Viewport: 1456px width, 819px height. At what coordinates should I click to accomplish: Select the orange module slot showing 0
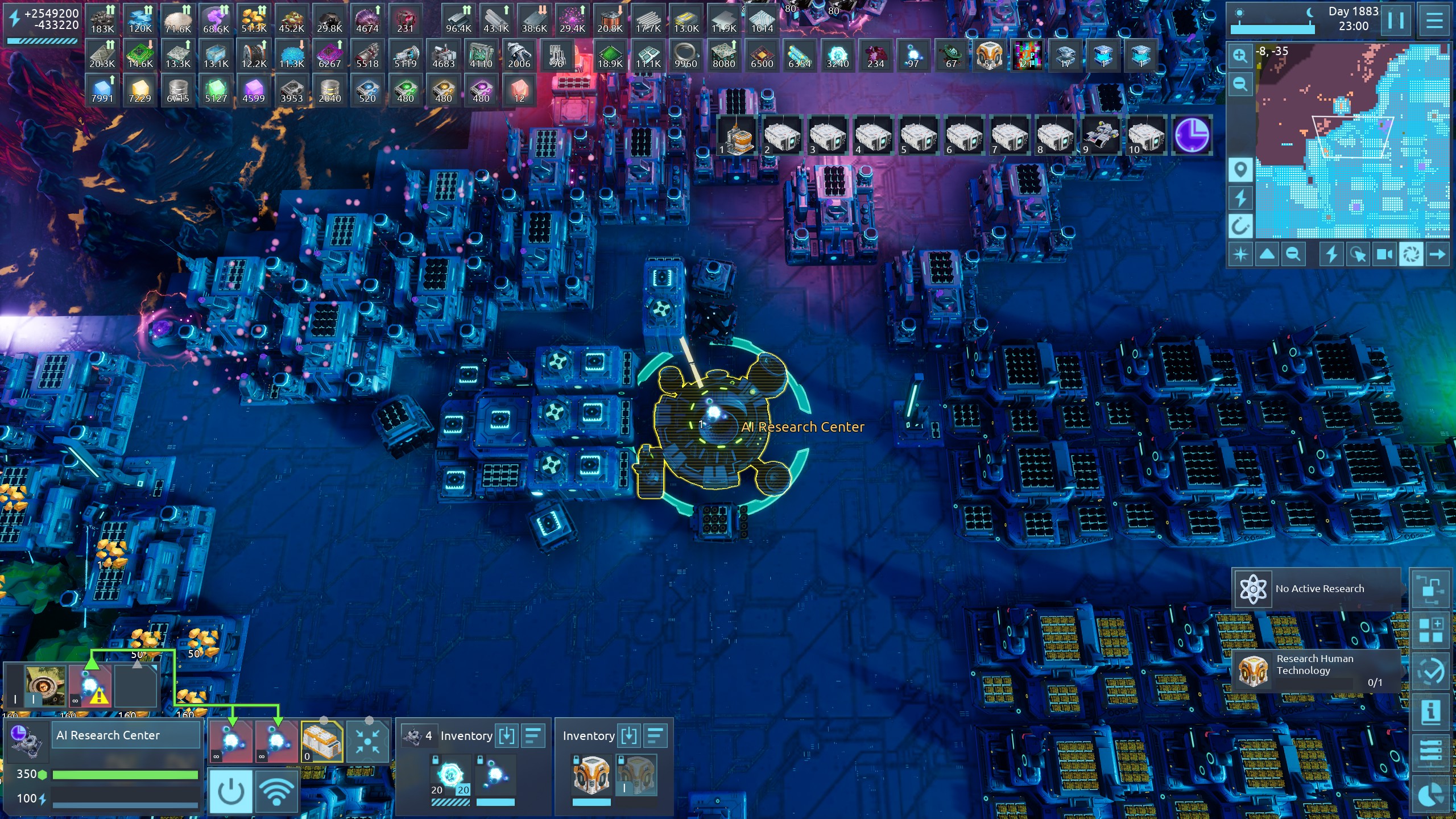322,741
